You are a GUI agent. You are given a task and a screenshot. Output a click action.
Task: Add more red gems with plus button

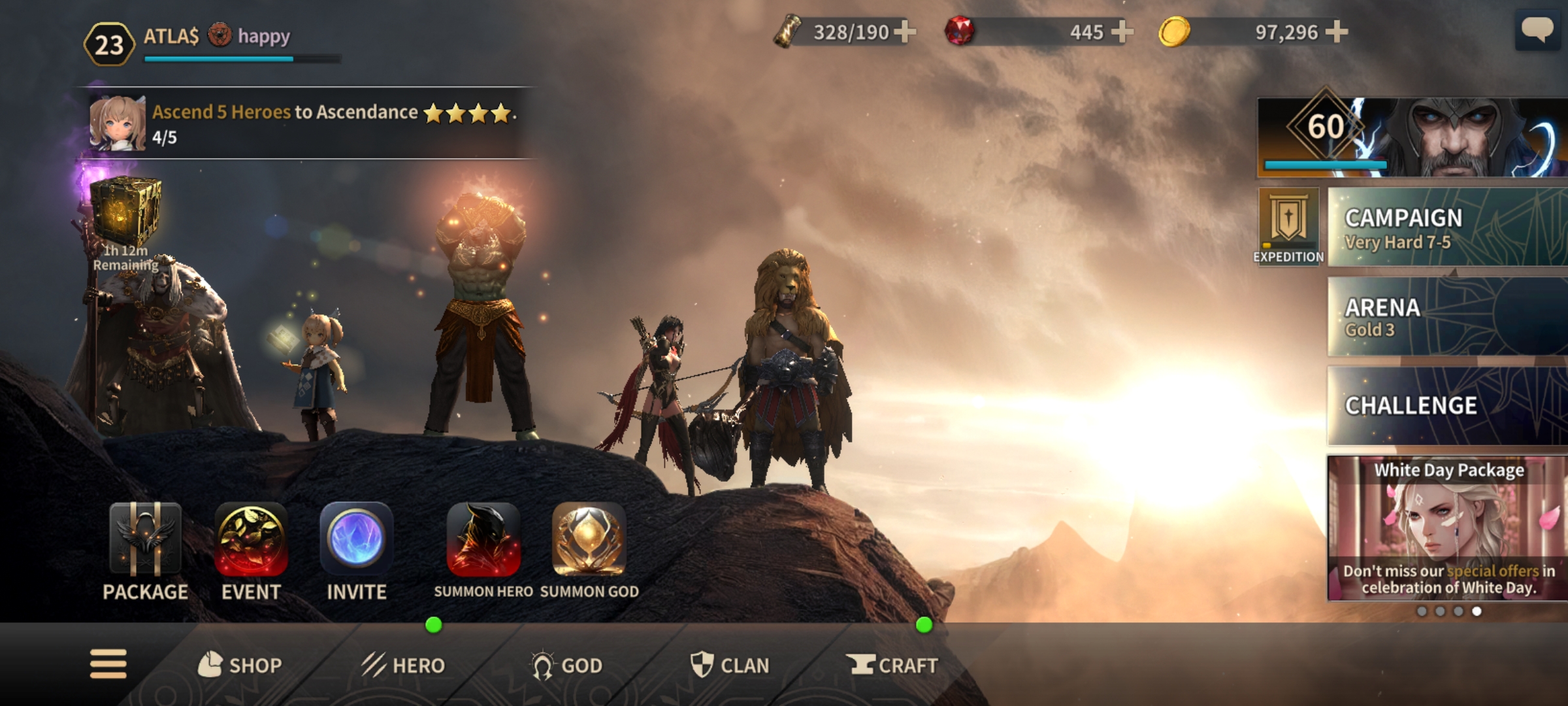pyautogui.click(x=1121, y=31)
